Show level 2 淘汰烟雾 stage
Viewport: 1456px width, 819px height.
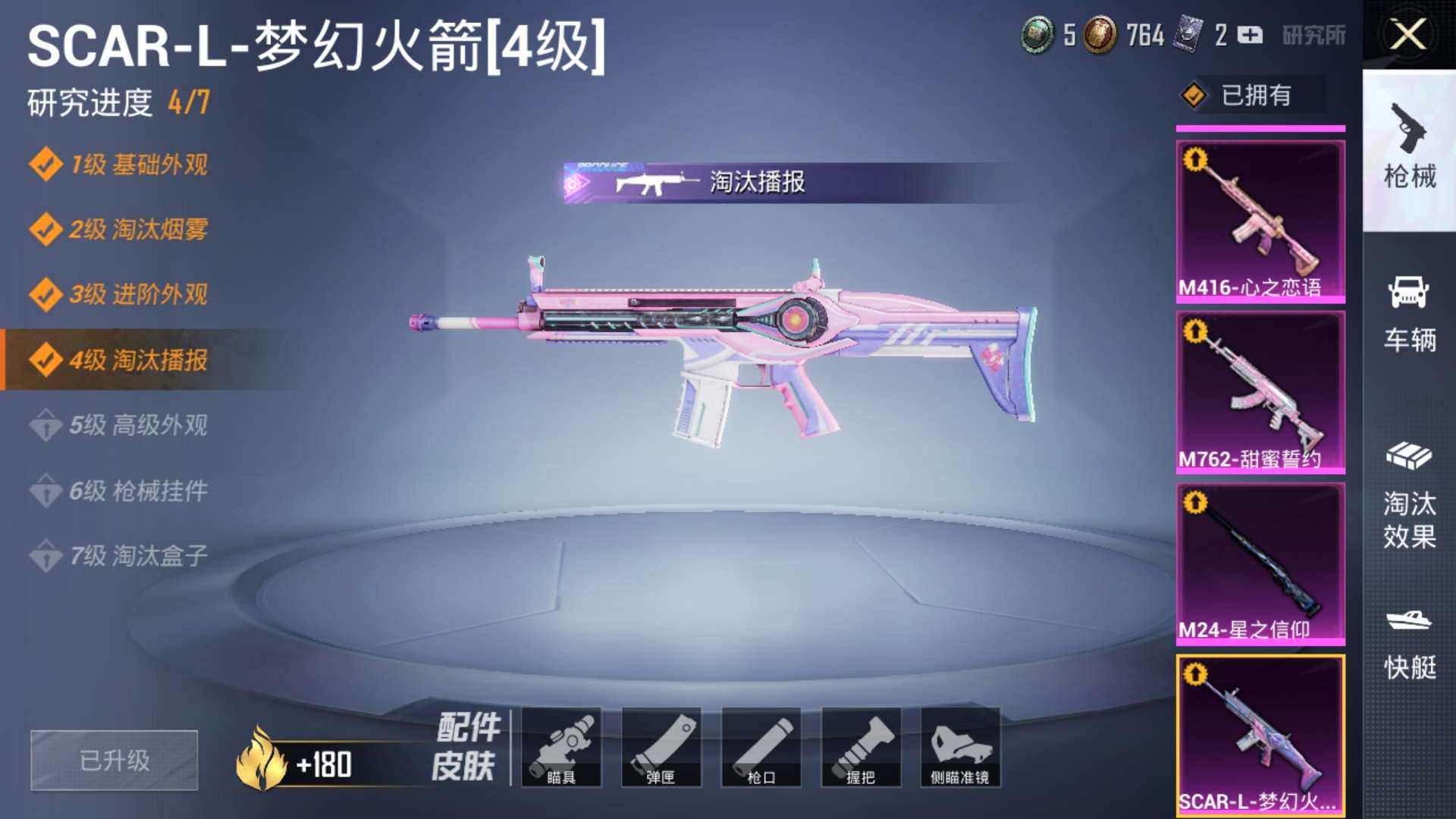(x=138, y=229)
